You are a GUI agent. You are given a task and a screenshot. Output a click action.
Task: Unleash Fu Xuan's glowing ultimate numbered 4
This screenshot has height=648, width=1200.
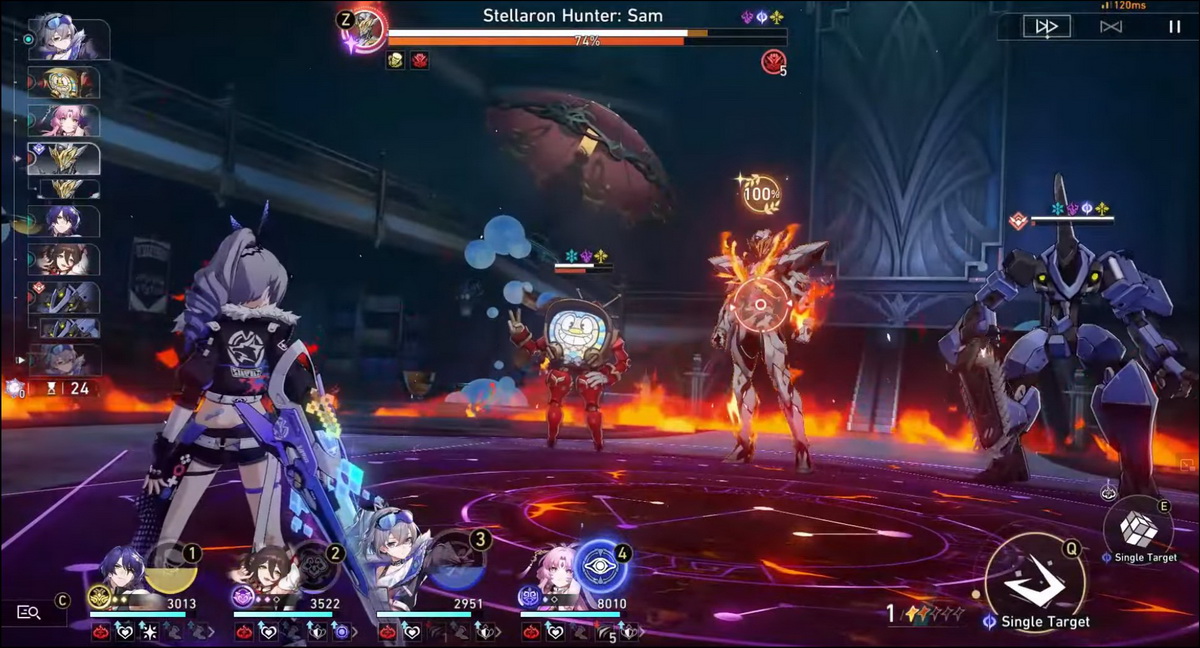[602, 567]
